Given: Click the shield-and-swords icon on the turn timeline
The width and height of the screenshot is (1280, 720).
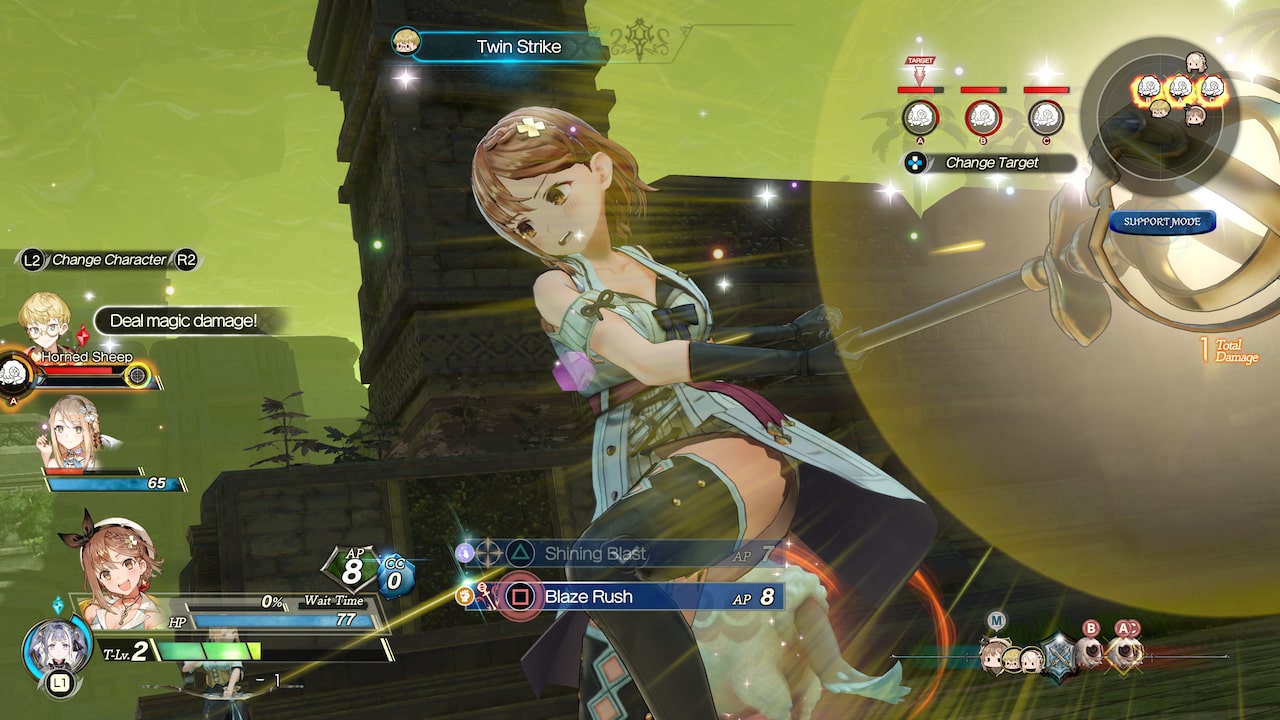Looking at the screenshot, I should 1059,655.
